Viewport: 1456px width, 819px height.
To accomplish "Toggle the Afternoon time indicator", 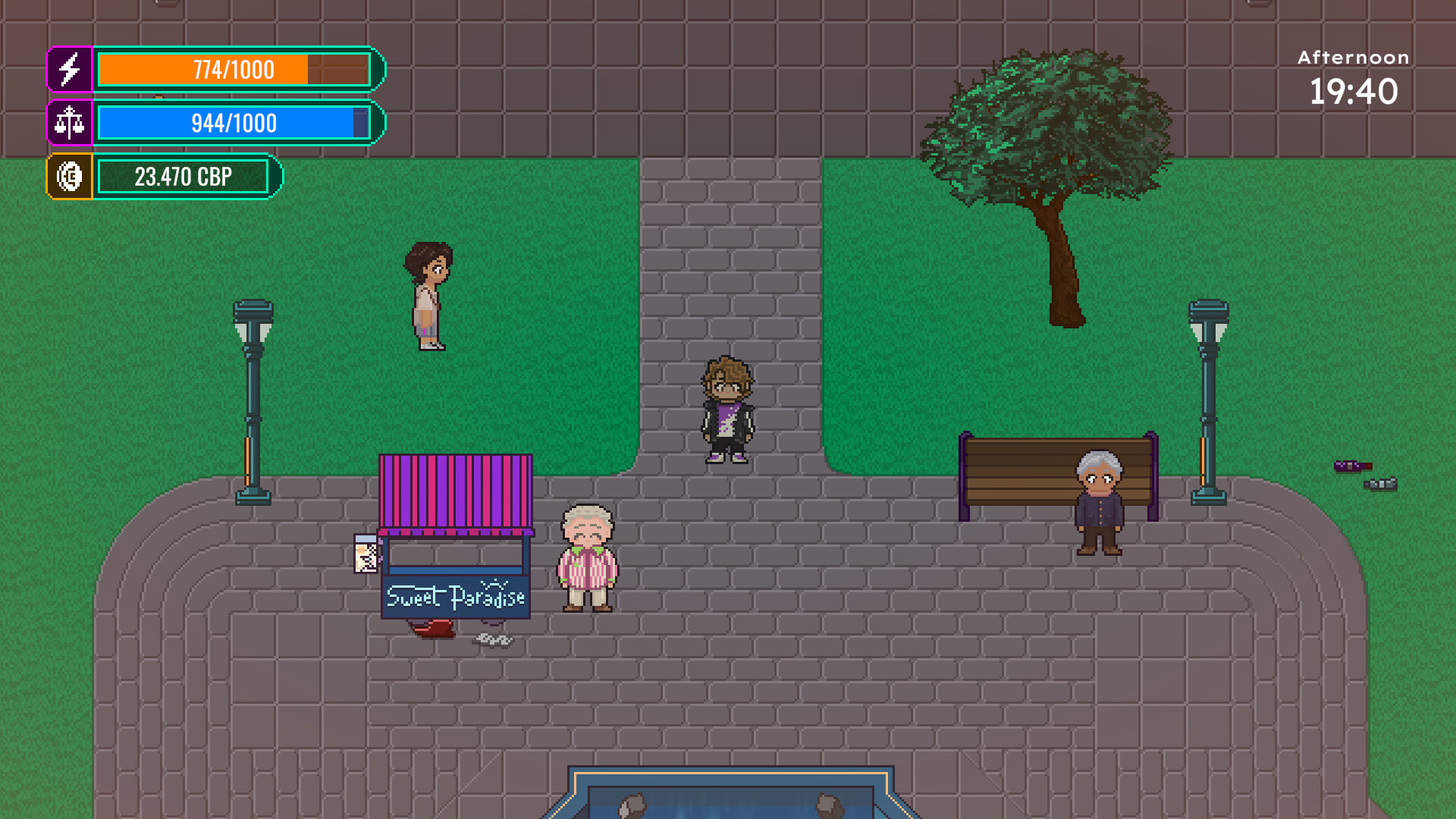I will coord(1351,57).
